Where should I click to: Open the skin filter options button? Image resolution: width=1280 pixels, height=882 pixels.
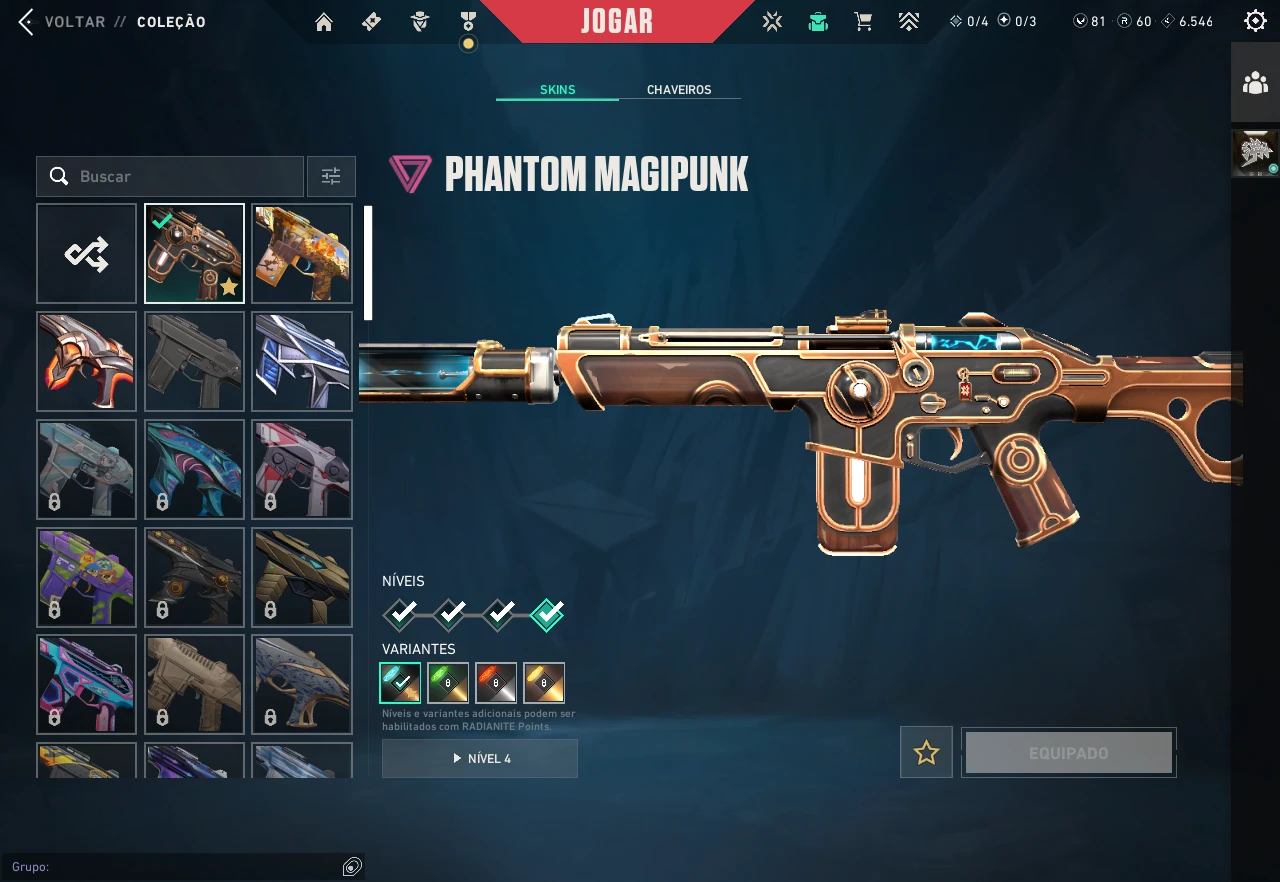click(331, 177)
